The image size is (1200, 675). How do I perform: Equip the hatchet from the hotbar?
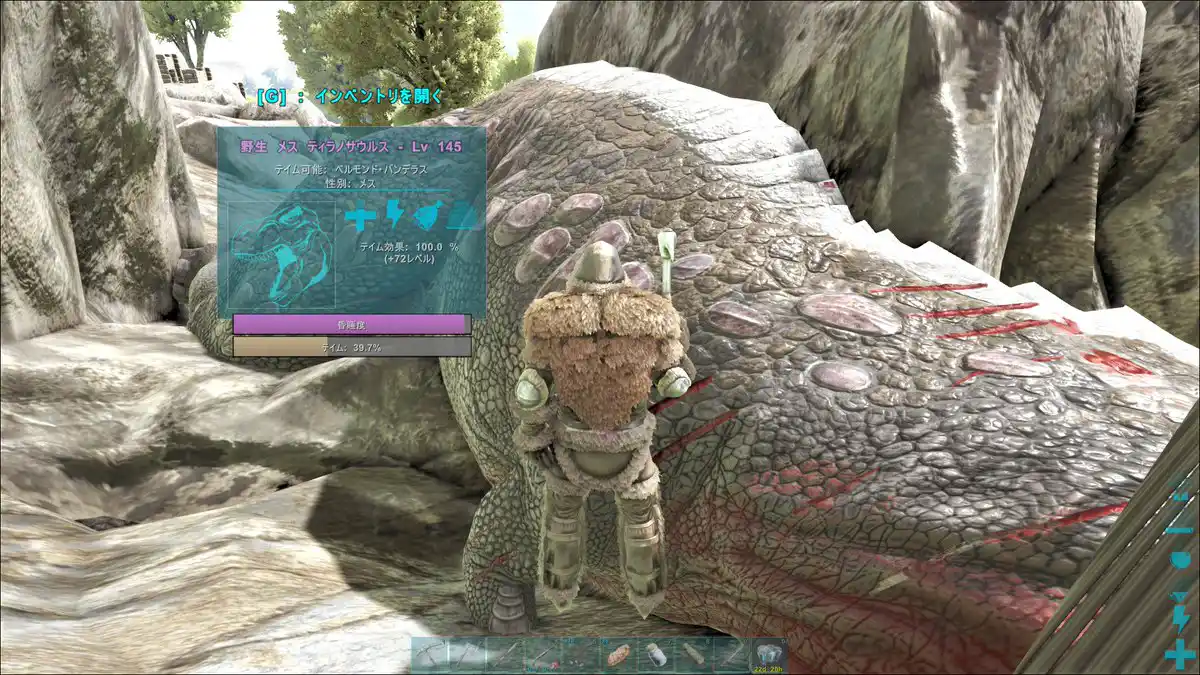(466, 655)
